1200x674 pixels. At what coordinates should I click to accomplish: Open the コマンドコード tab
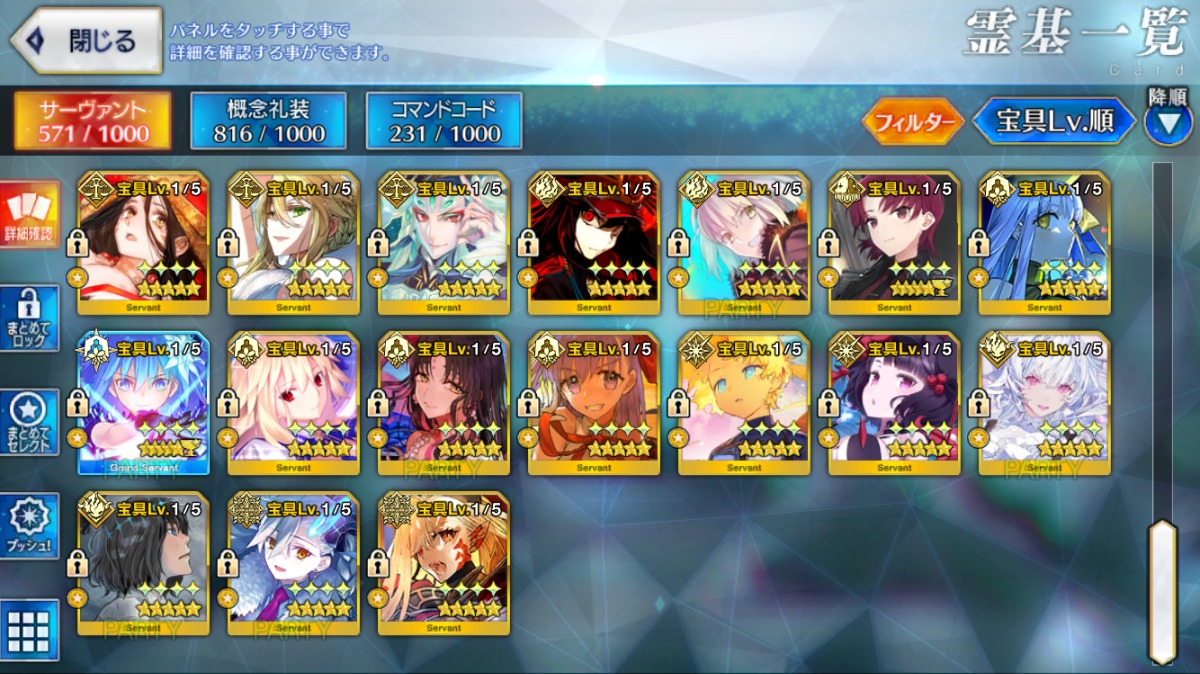444,121
